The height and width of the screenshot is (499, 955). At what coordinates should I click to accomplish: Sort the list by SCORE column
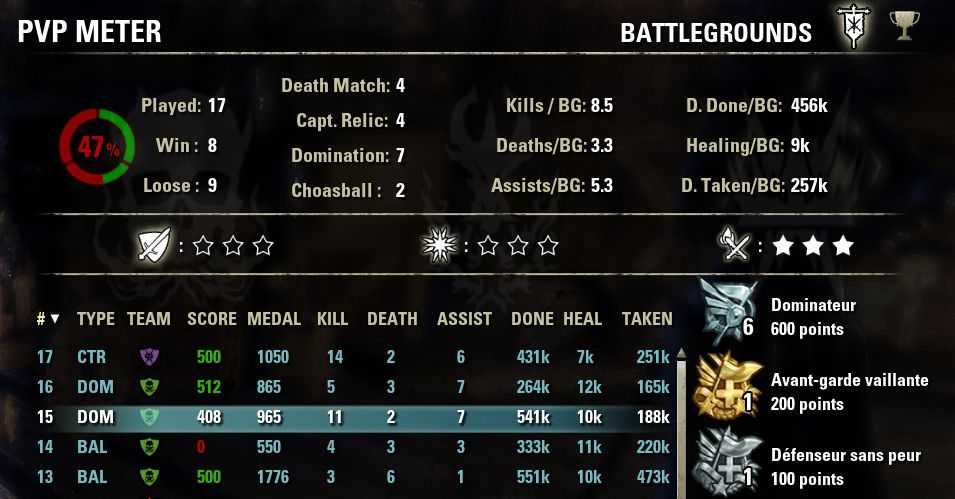point(212,319)
